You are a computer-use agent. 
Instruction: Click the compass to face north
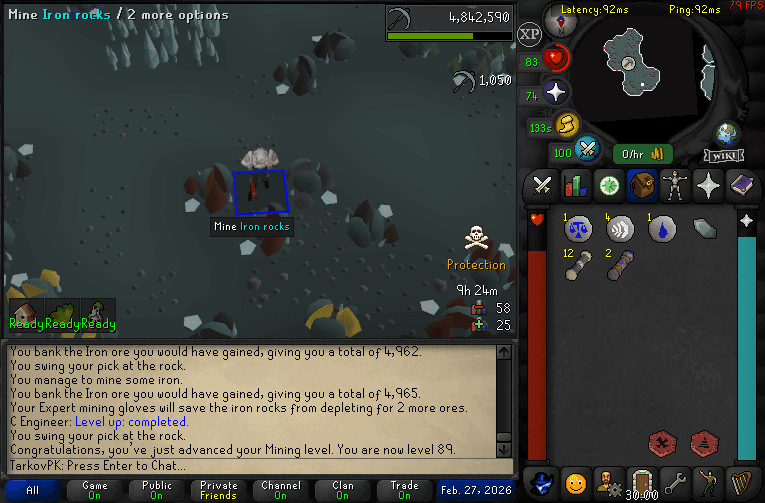557,20
